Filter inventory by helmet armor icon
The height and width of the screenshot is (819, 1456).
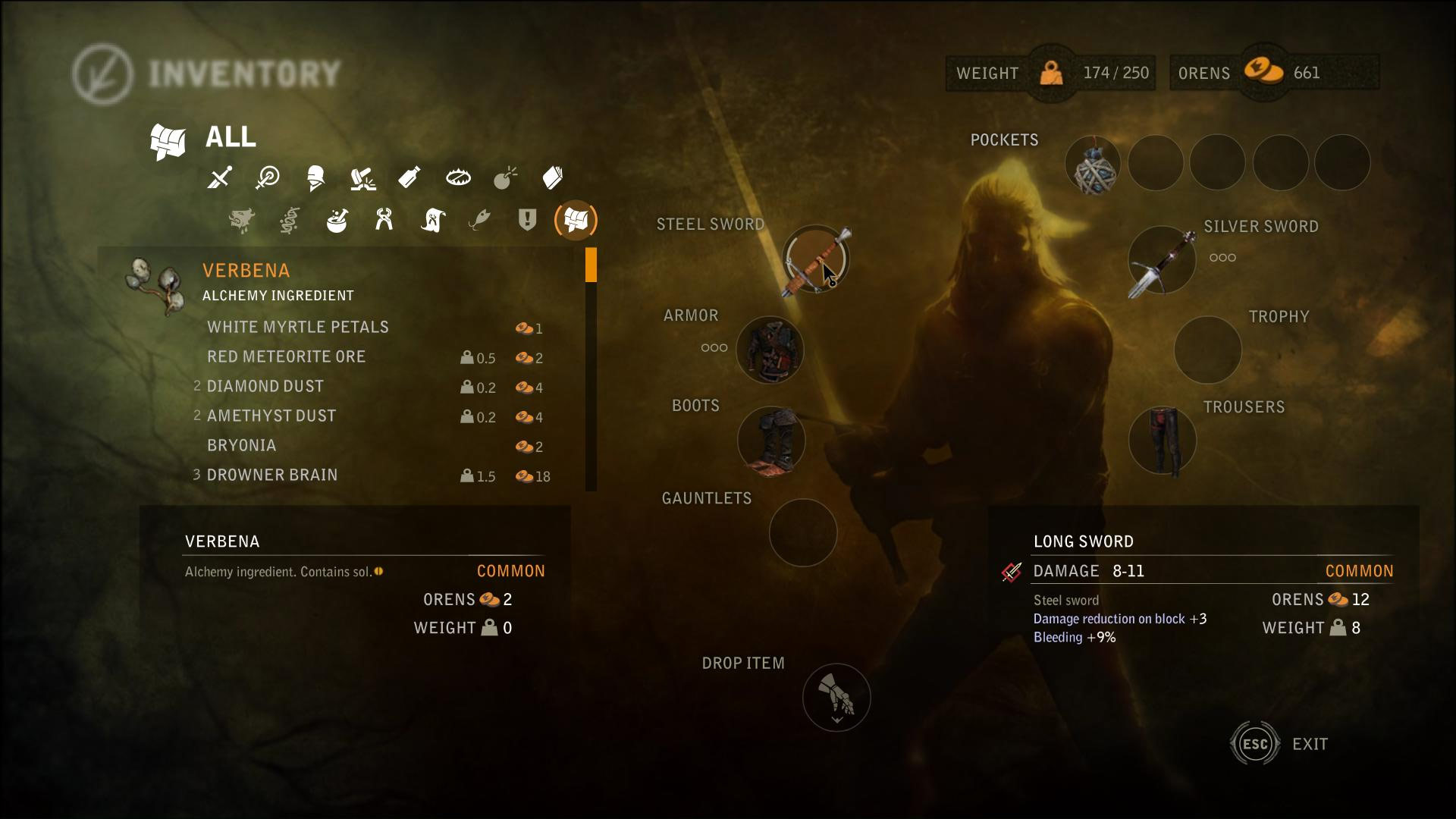pos(315,178)
